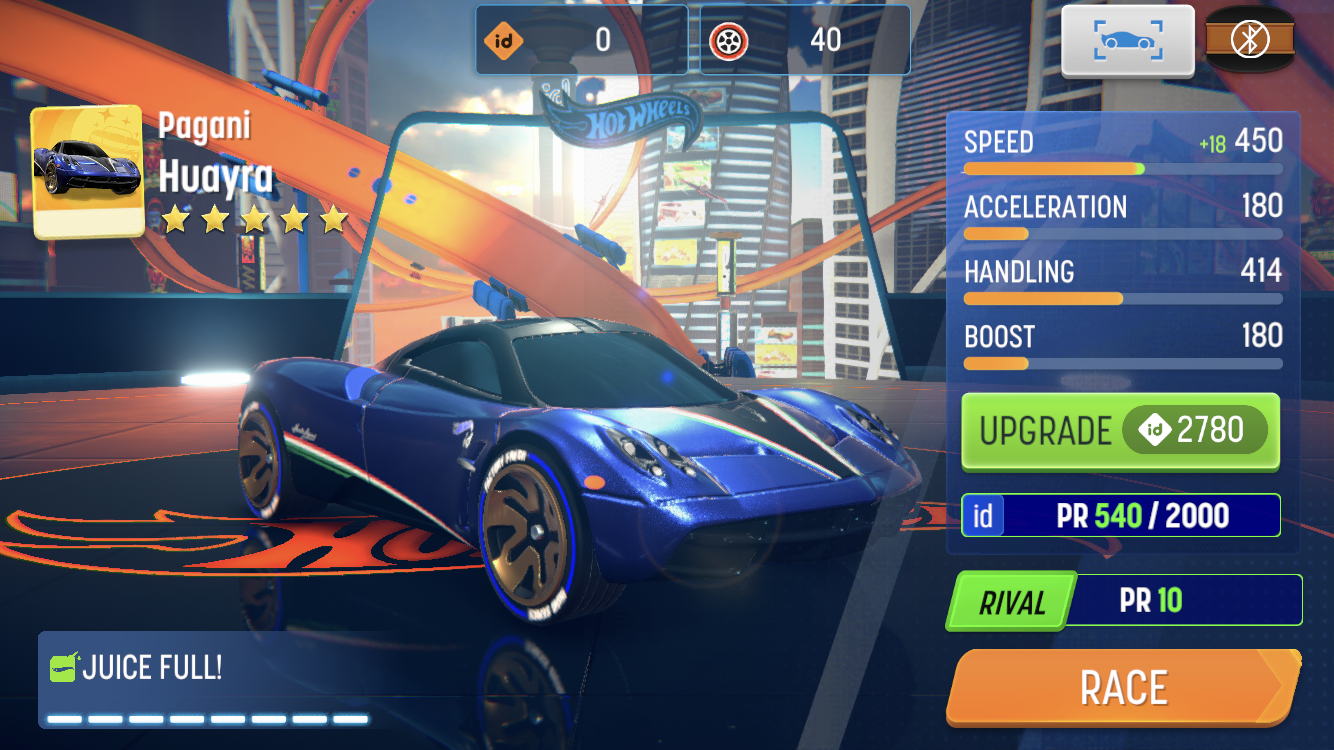
Task: Open the car scan camera view
Action: click(1128, 40)
